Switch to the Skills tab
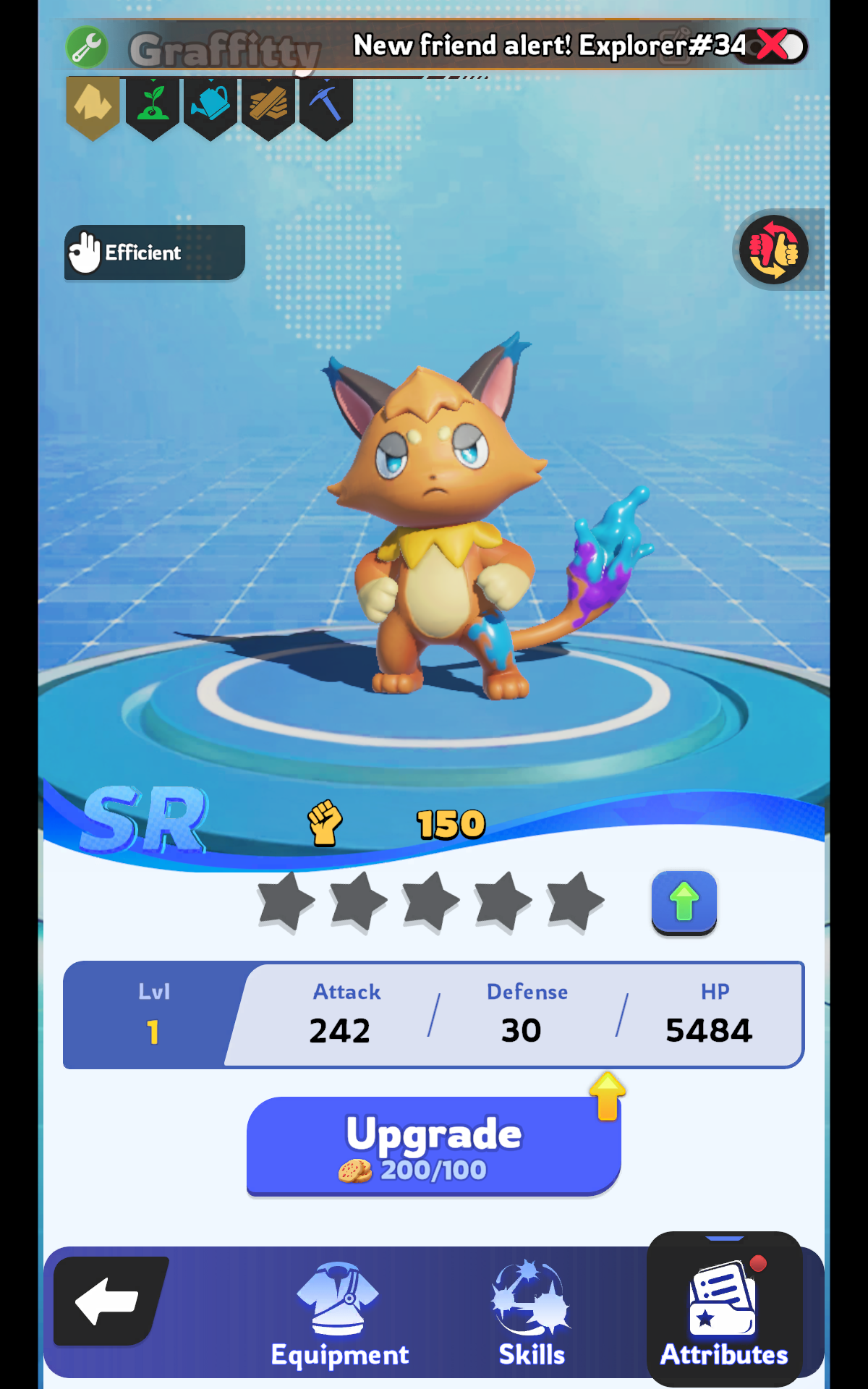Viewport: 868px width, 1389px height. 532,1314
